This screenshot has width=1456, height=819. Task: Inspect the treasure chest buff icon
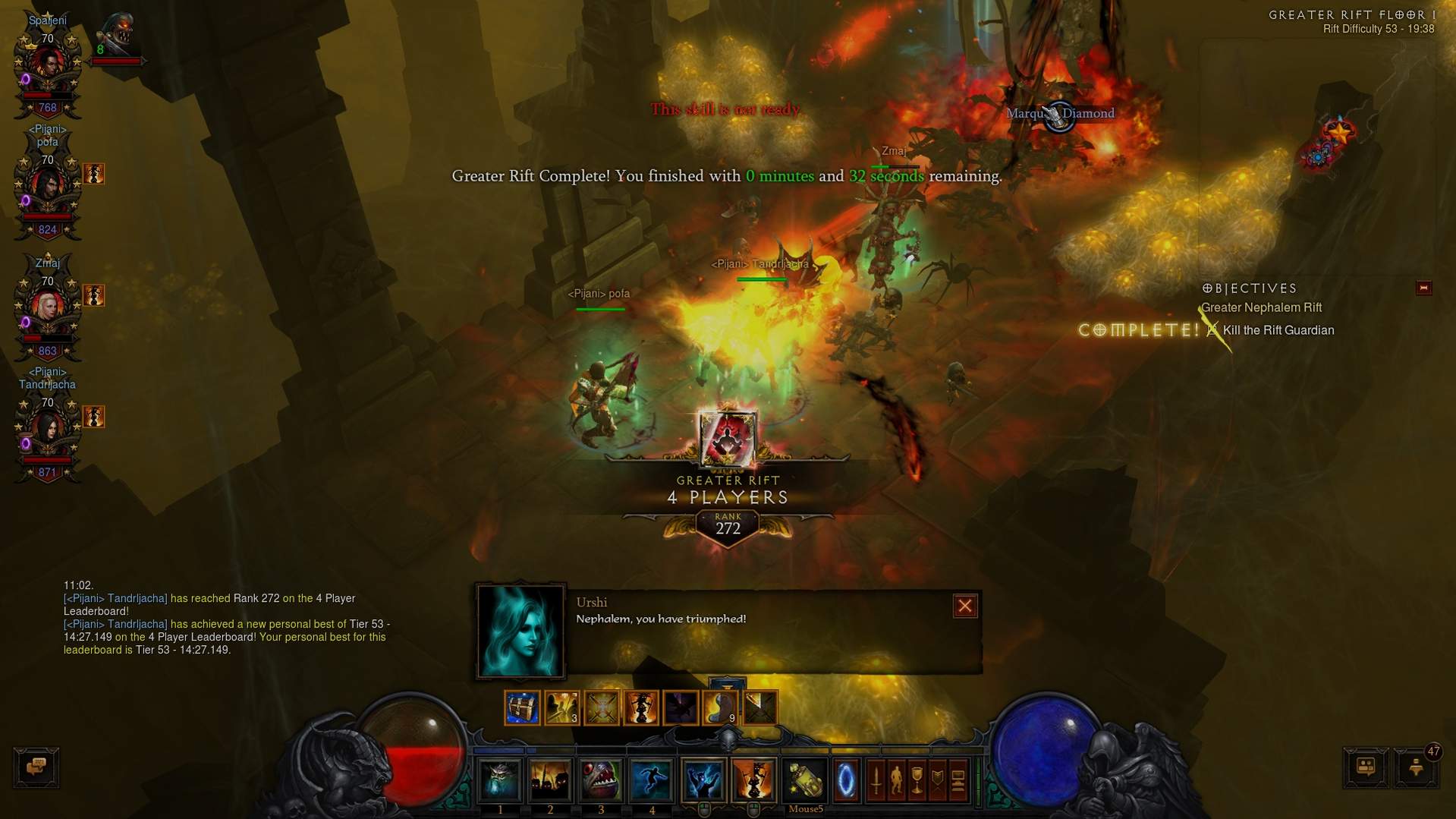tap(522, 707)
